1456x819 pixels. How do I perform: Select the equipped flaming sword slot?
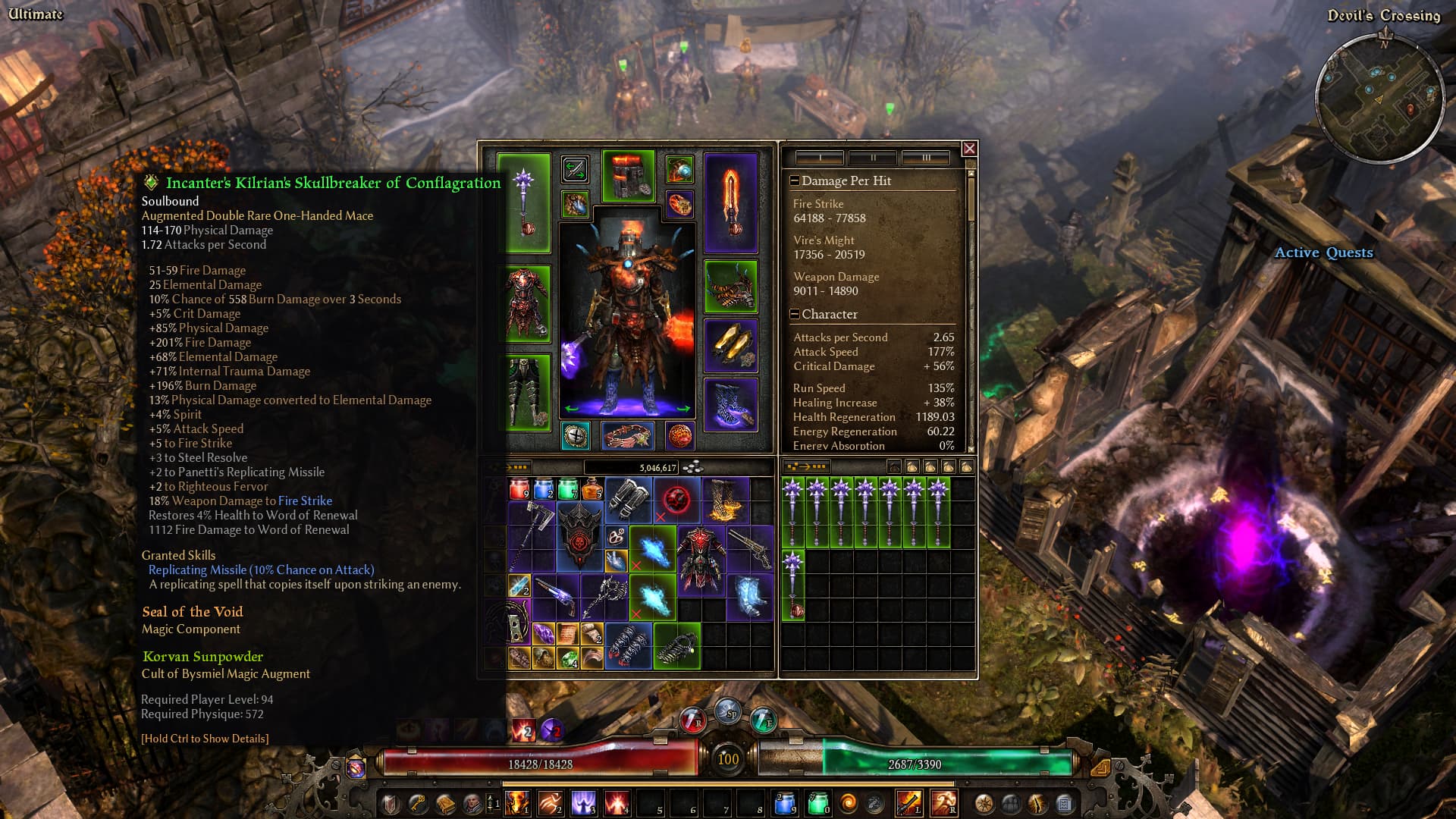pos(730,202)
